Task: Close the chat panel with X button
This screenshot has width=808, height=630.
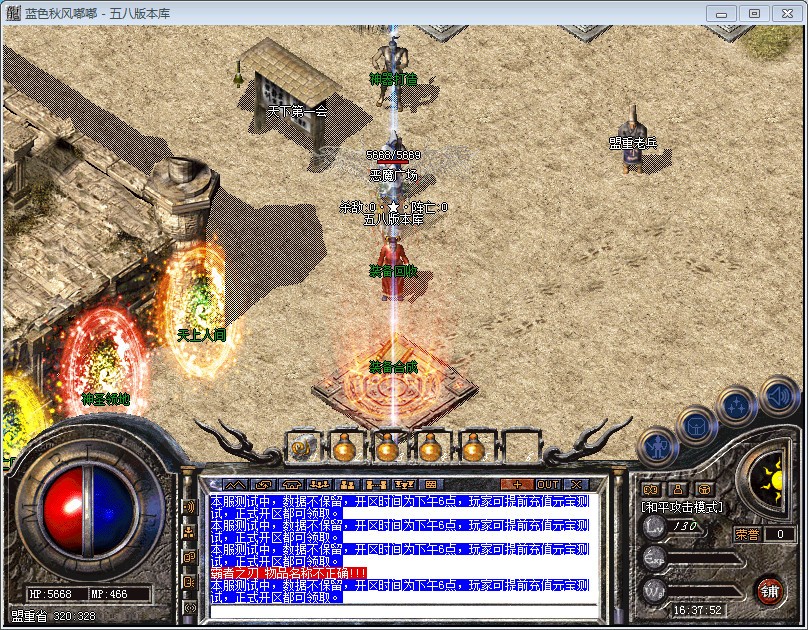Action: tap(575, 484)
